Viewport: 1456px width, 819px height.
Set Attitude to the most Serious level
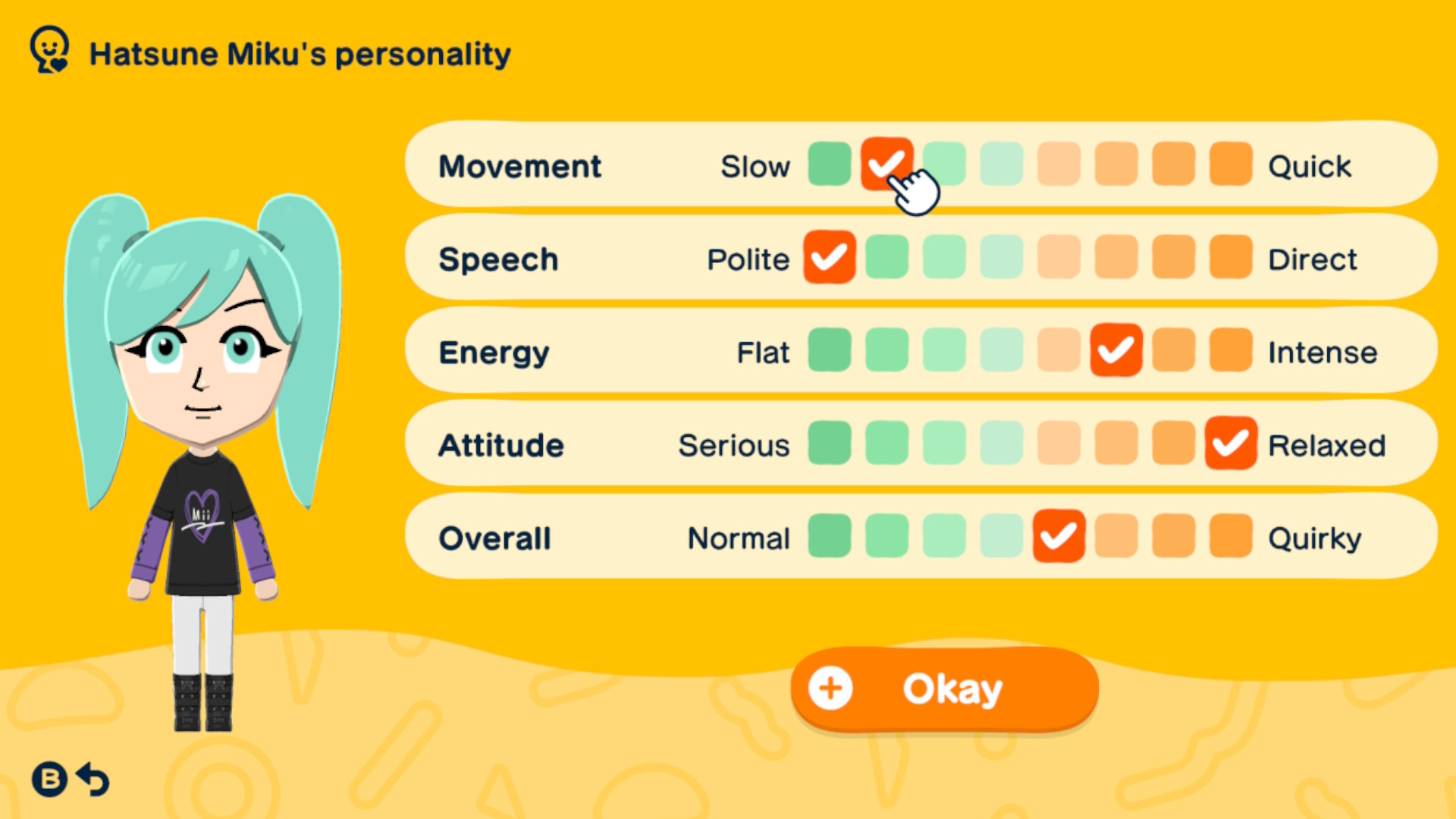tap(829, 444)
